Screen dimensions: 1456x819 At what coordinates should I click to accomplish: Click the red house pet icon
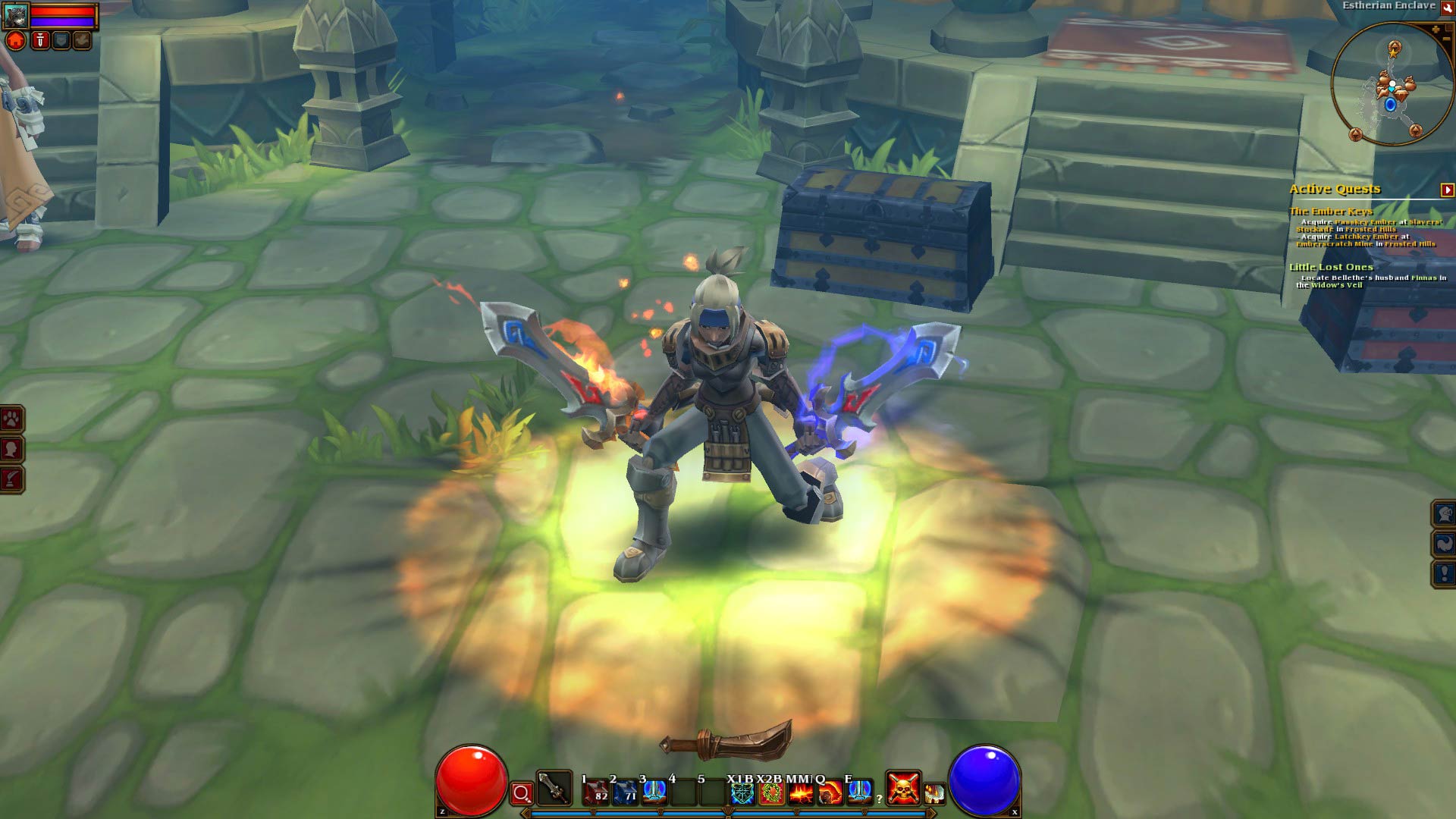(x=16, y=40)
